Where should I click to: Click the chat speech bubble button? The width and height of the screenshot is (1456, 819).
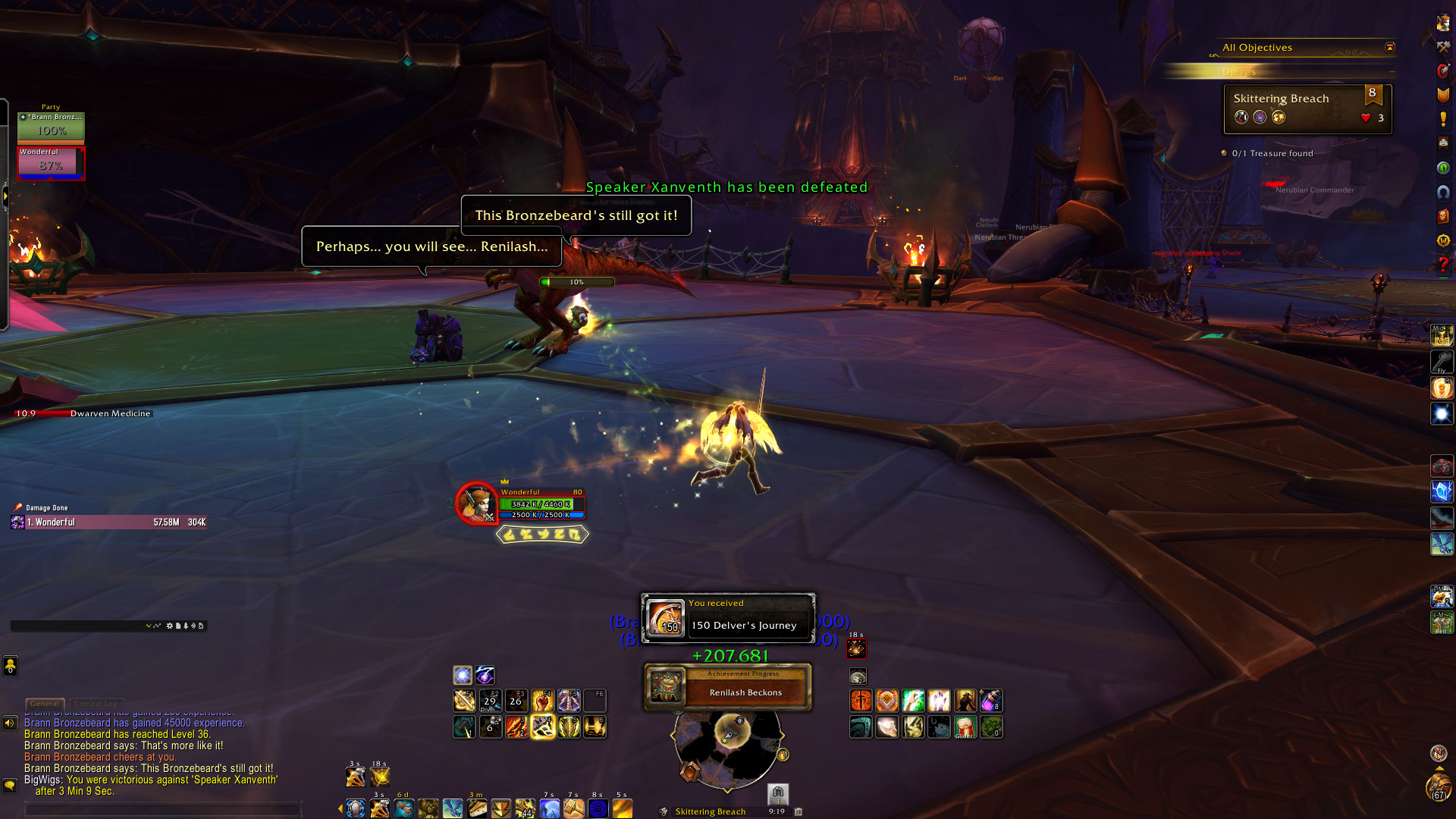pyautogui.click(x=10, y=785)
